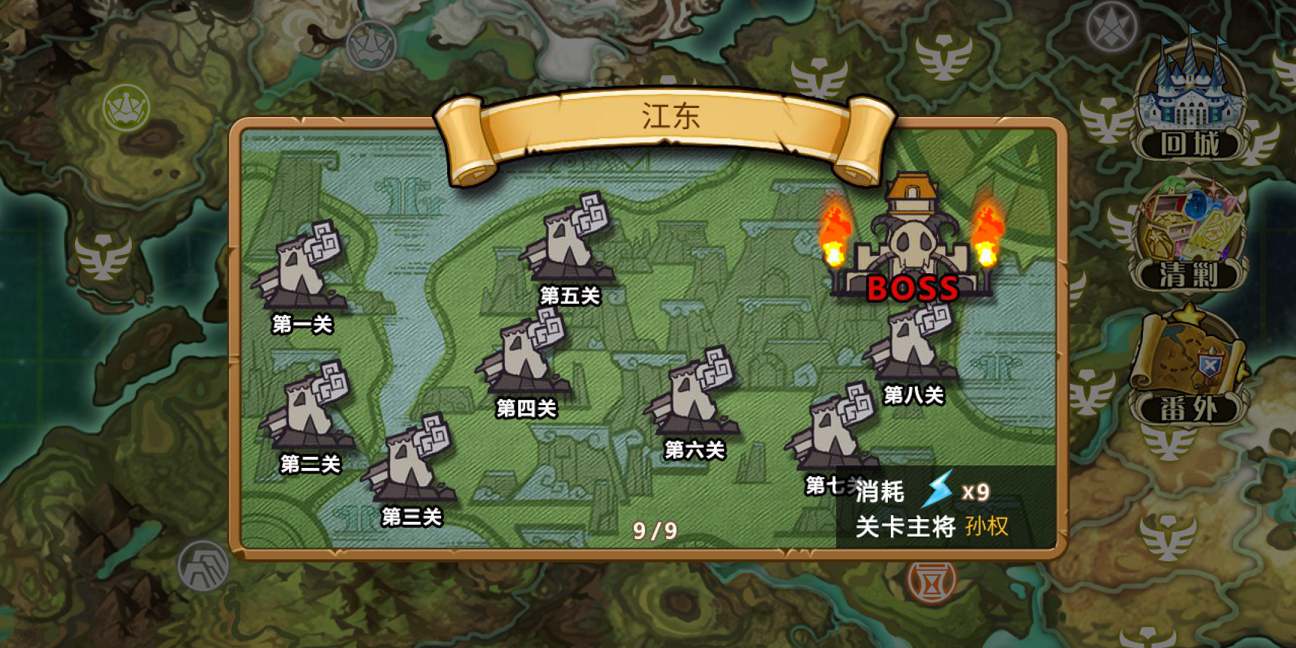Open the 番外 side story button
1296x648 pixels.
click(x=1190, y=370)
